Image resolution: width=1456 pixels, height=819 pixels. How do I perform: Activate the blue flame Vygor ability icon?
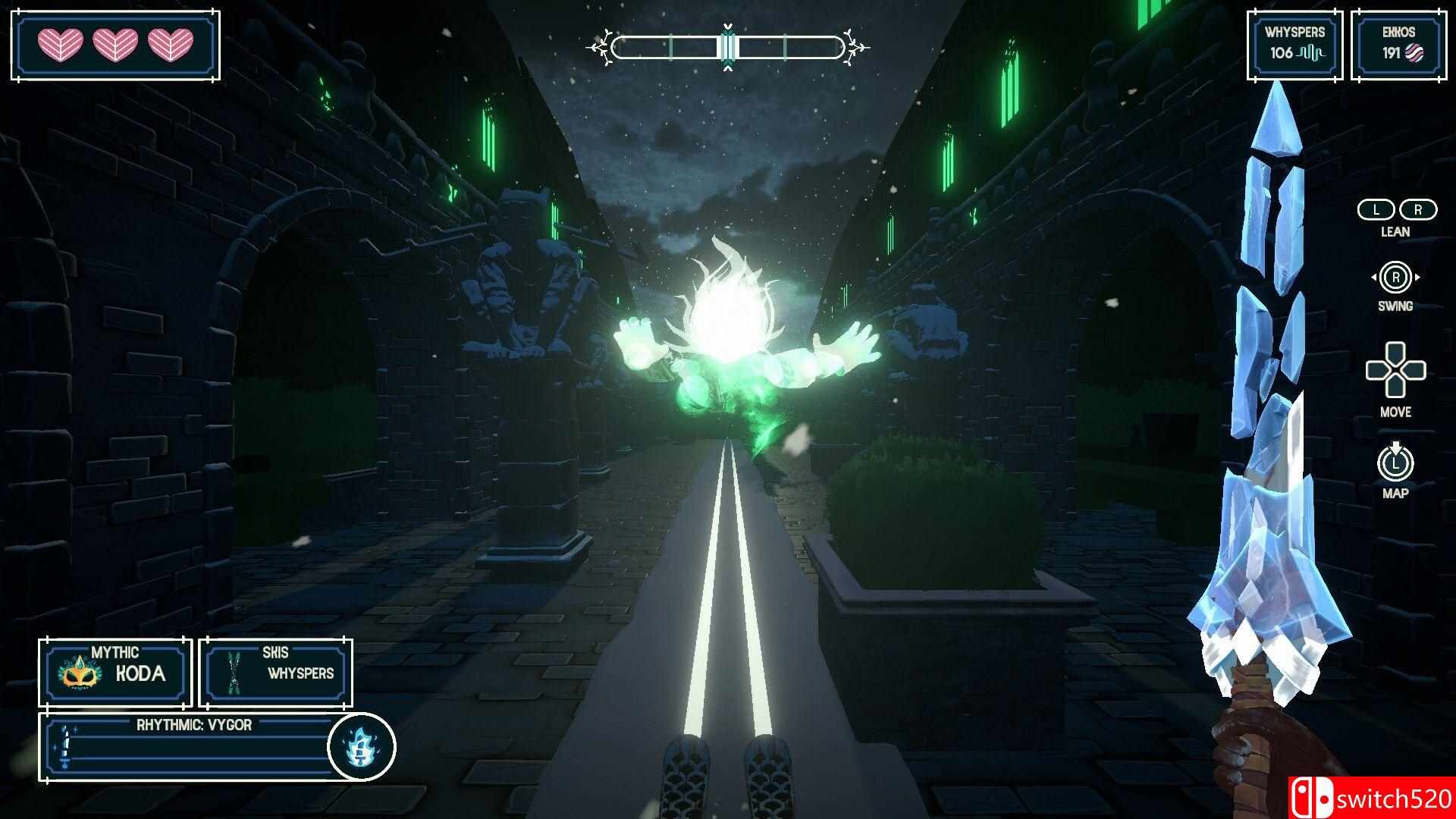pyautogui.click(x=361, y=747)
